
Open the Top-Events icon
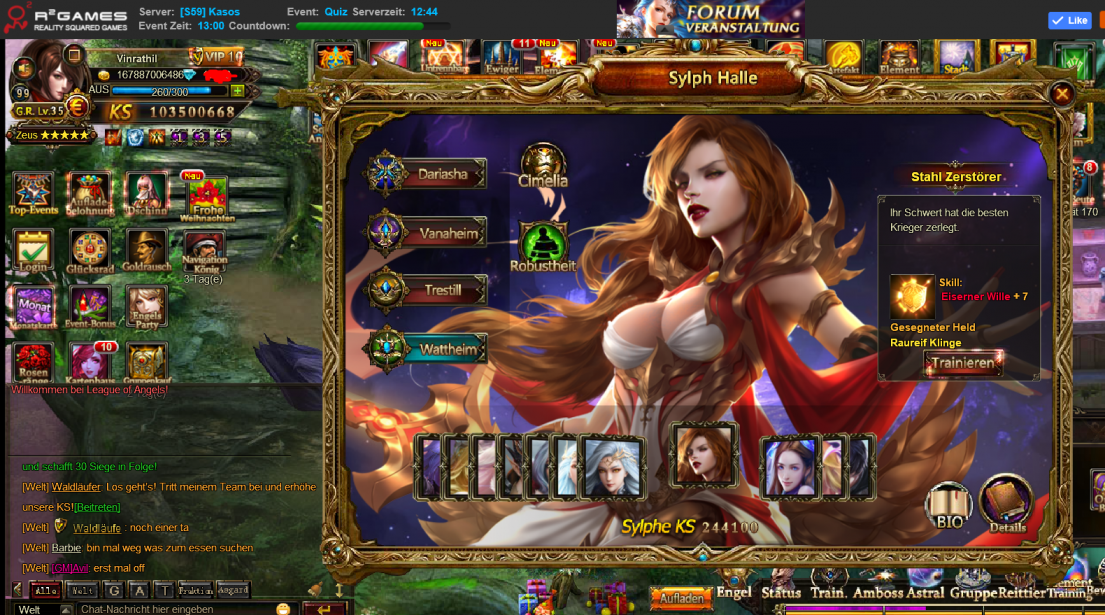click(33, 195)
